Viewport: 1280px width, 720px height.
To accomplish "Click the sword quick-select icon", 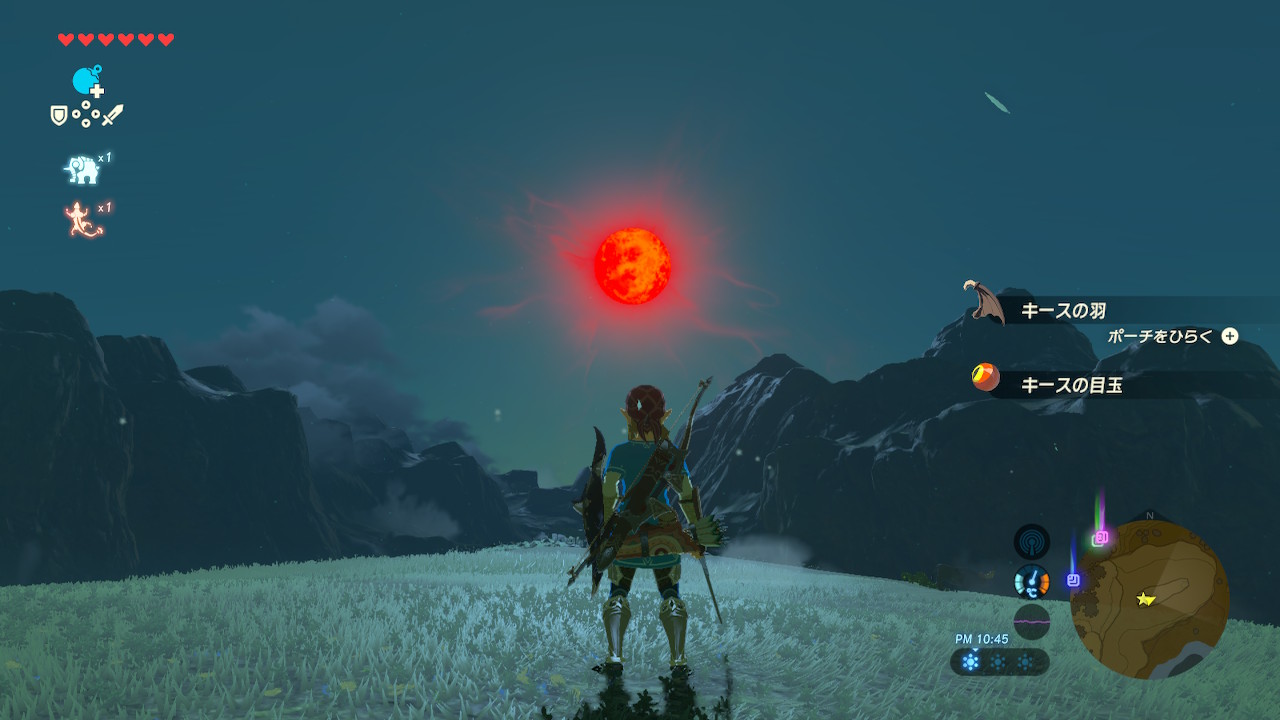I will (x=113, y=115).
